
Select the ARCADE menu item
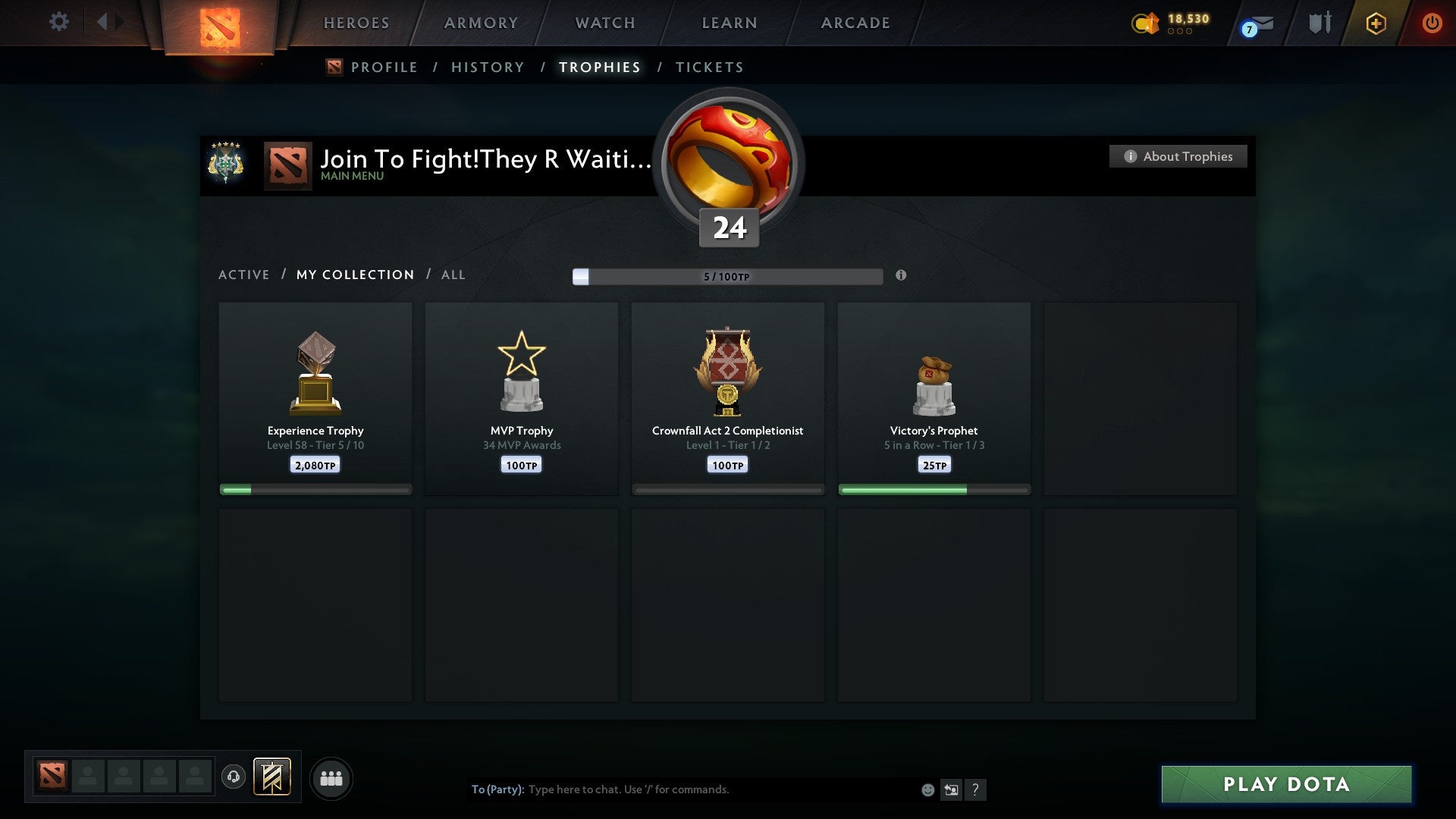click(855, 23)
